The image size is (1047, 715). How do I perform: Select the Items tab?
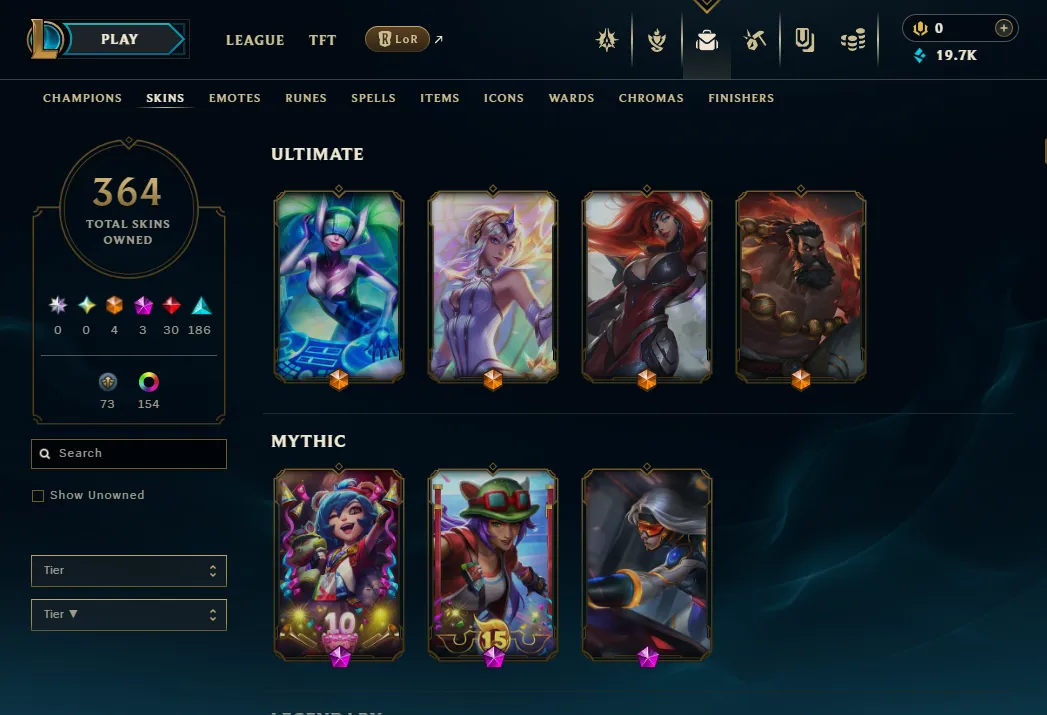click(440, 98)
